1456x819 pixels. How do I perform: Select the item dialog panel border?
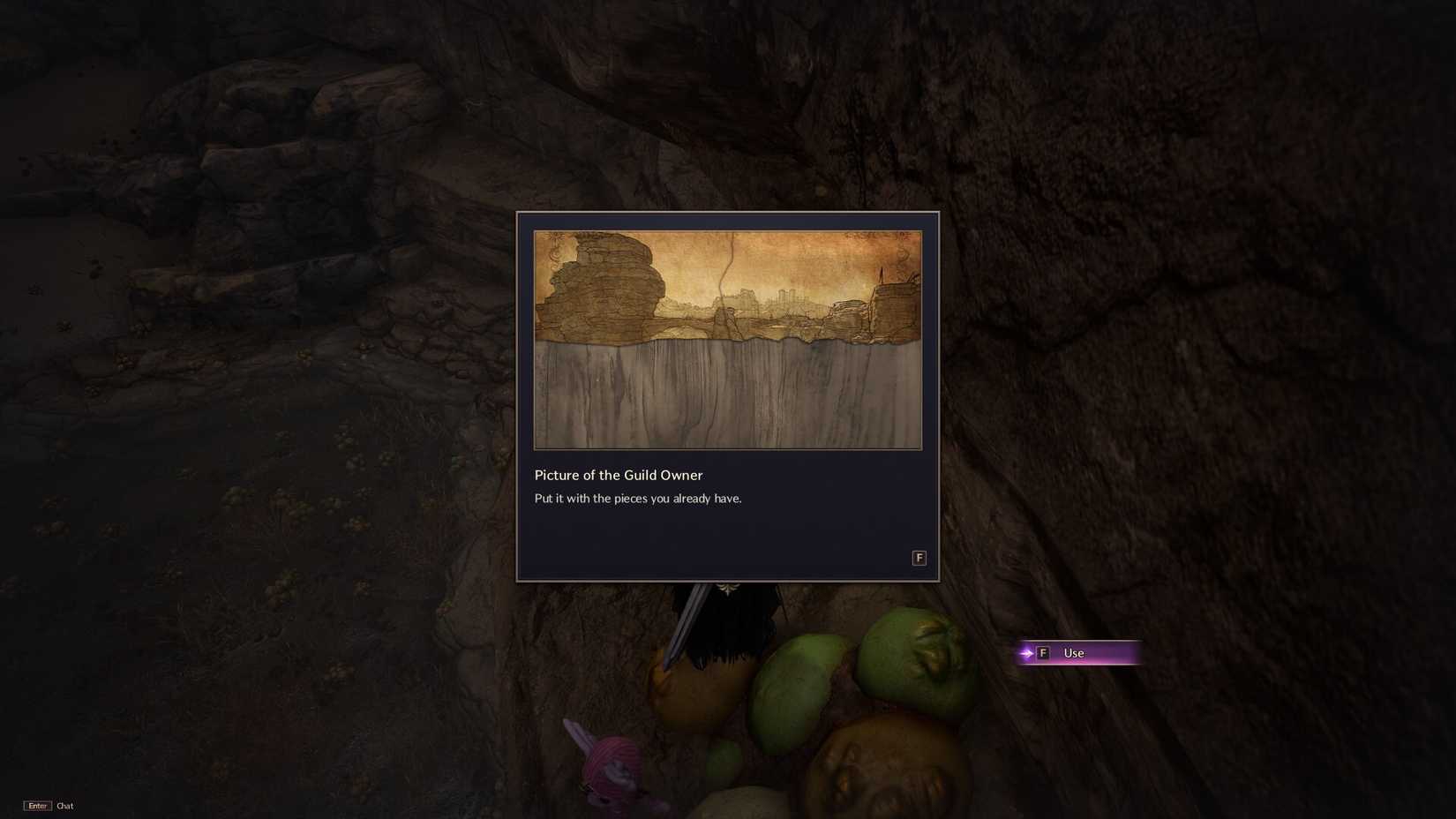click(x=517, y=397)
